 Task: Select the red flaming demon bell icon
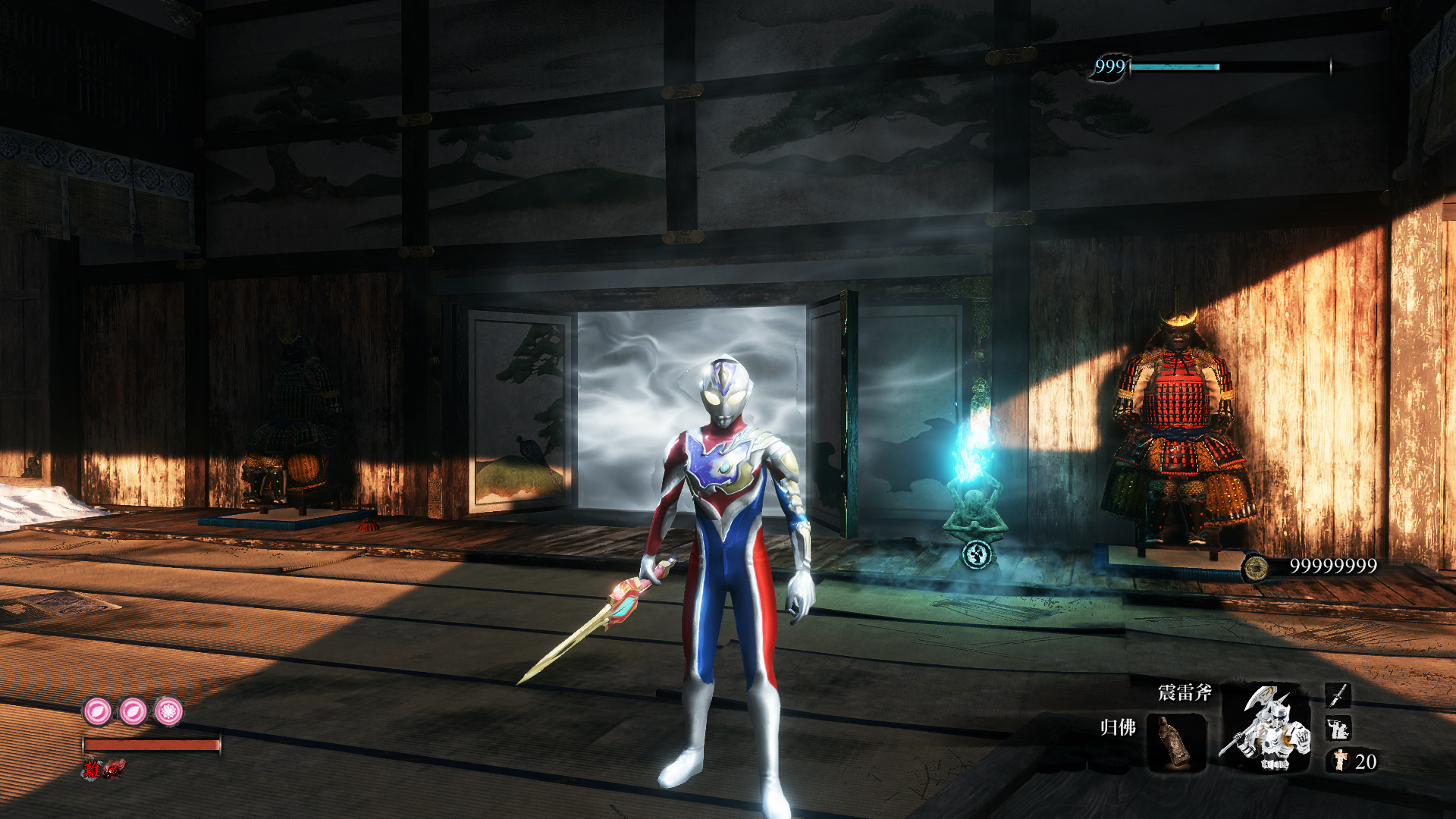pos(114,769)
